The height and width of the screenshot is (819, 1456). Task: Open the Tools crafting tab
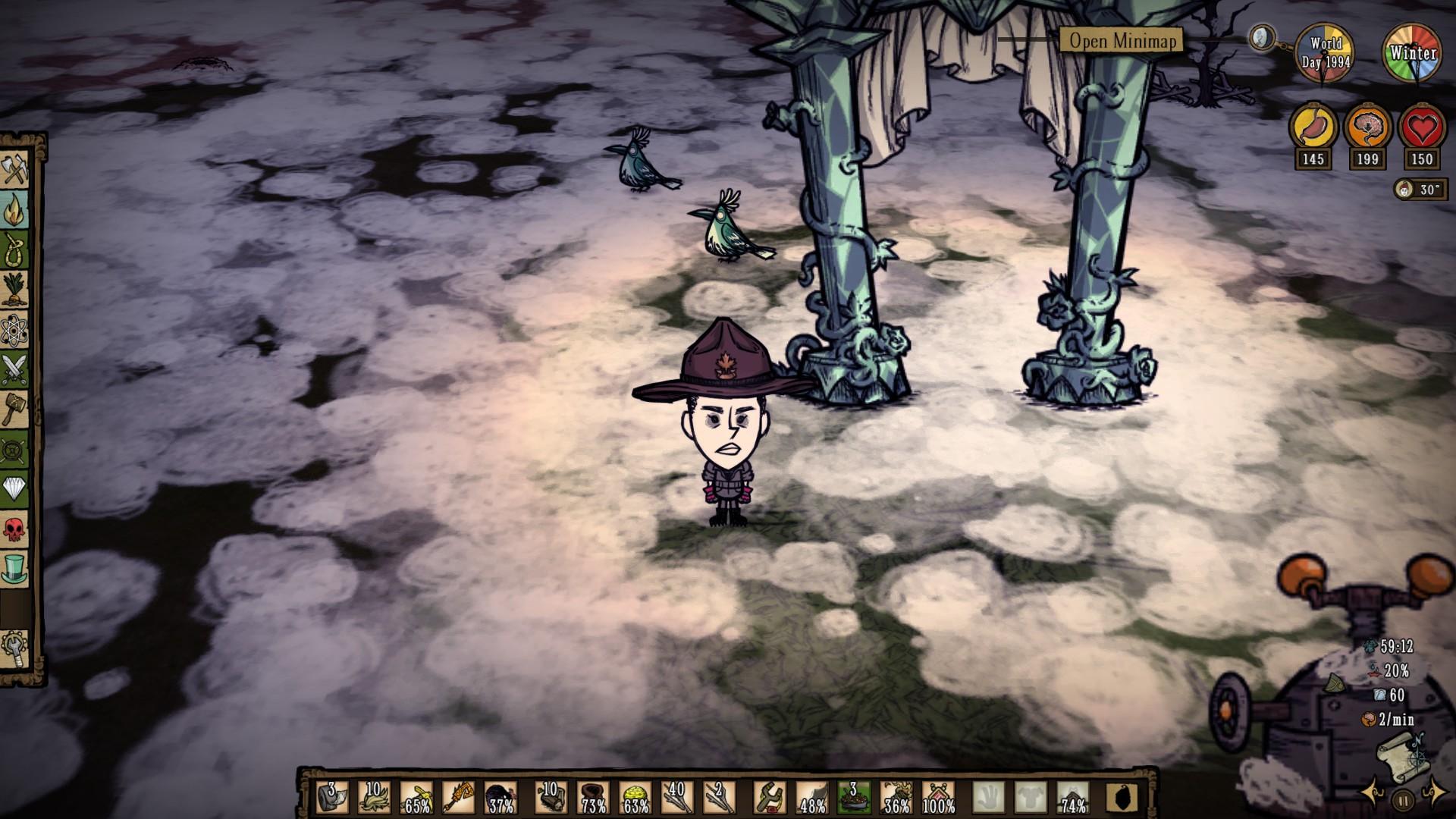coord(15,168)
